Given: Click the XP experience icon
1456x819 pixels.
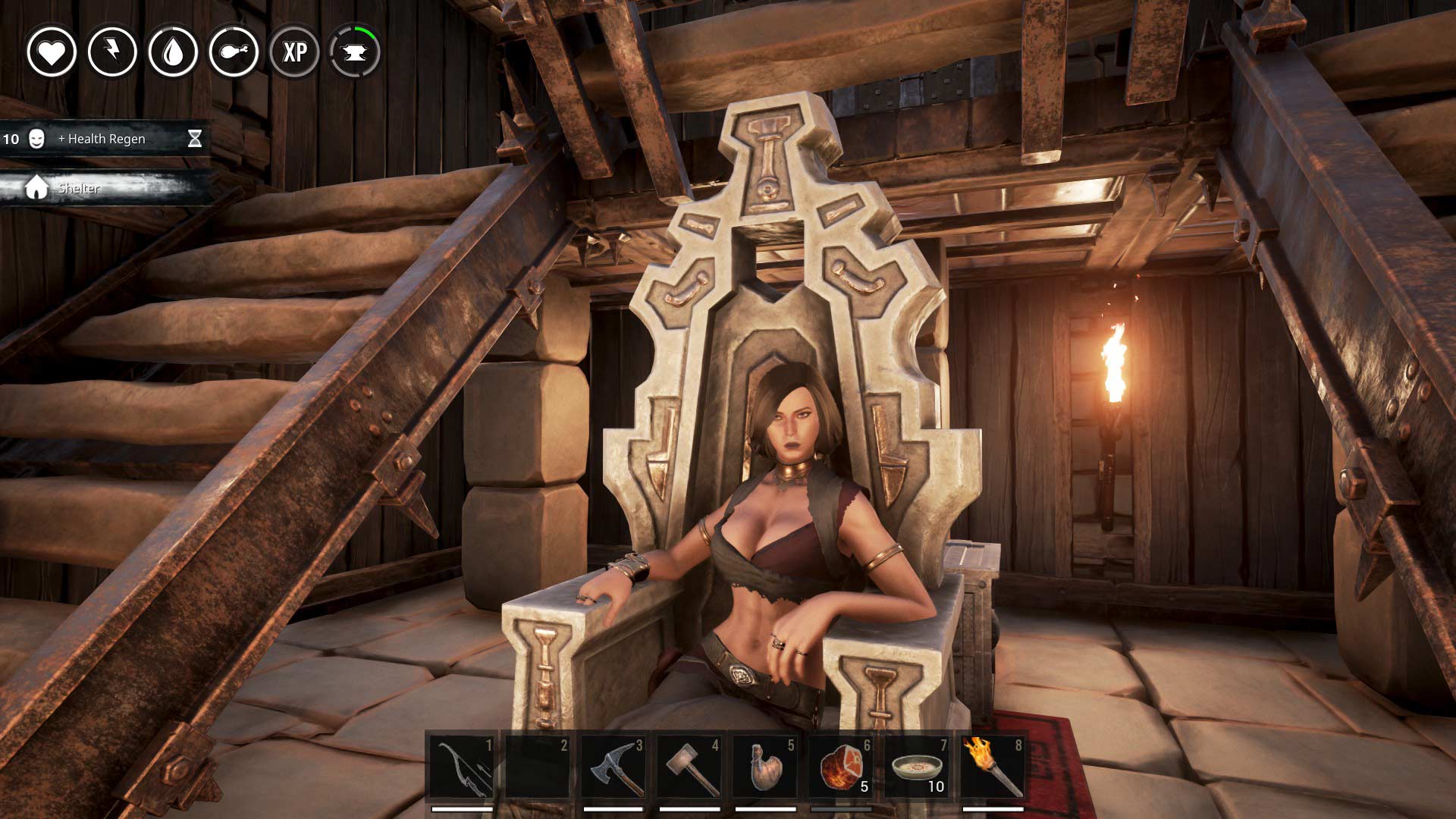Looking at the screenshot, I should tap(294, 52).
